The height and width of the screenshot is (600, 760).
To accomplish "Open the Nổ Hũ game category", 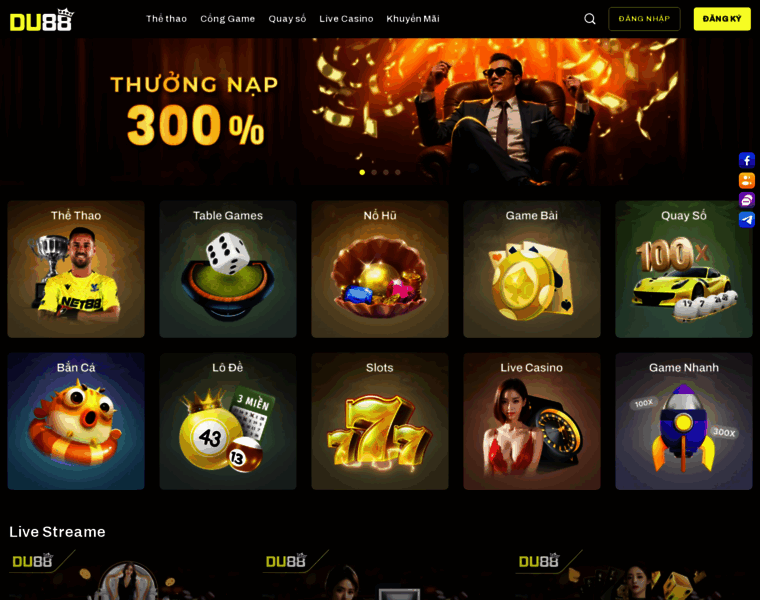I will 380,269.
